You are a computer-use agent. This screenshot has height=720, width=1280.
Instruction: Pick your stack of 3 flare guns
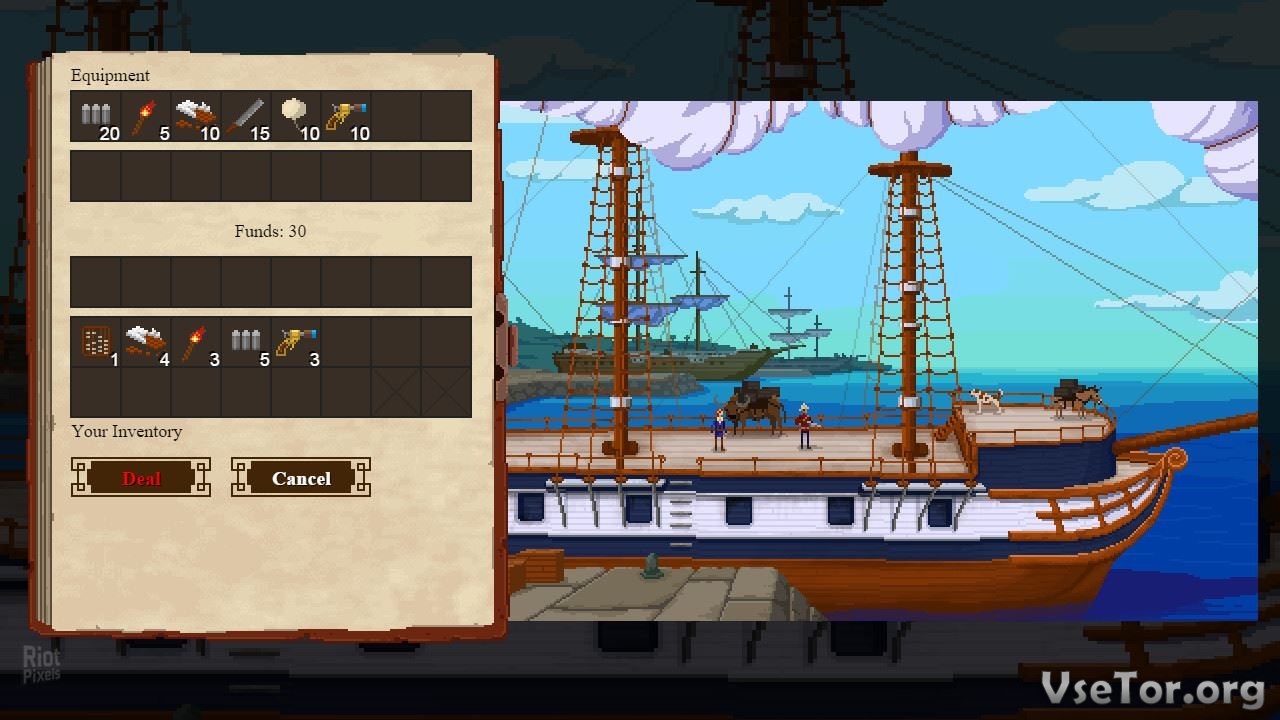click(296, 342)
